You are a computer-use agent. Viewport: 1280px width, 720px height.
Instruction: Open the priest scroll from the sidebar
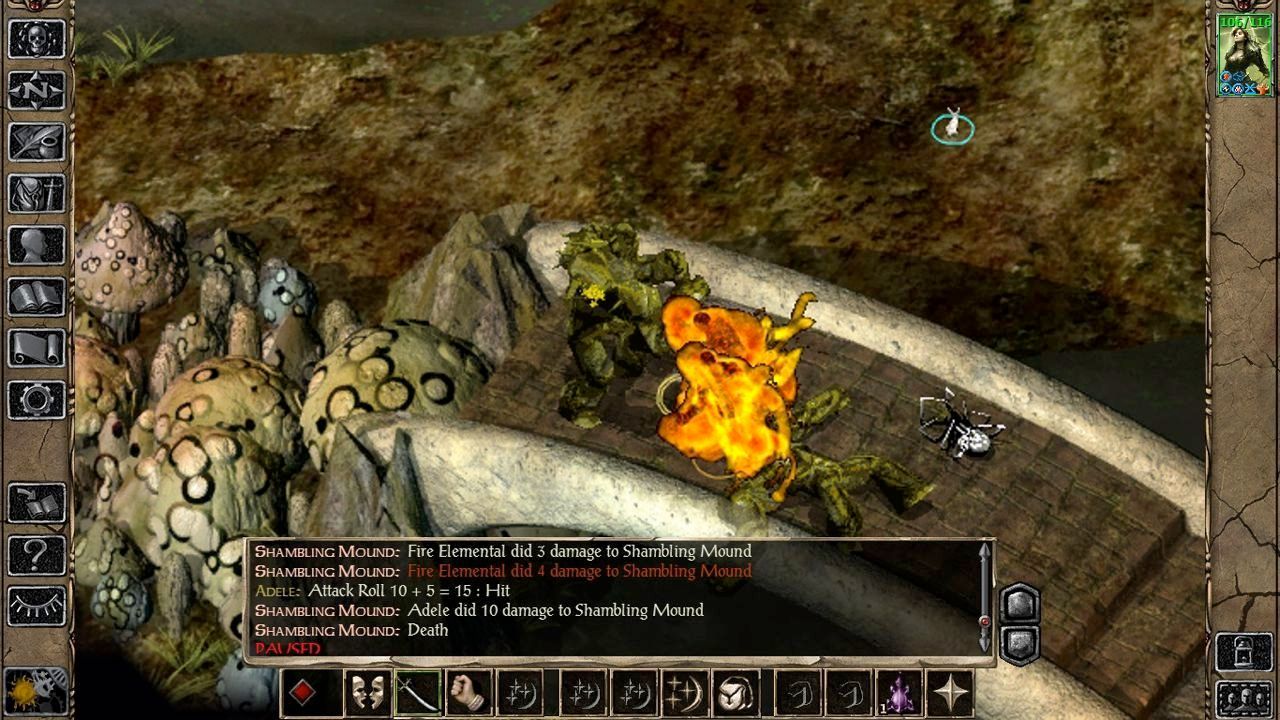[37, 348]
